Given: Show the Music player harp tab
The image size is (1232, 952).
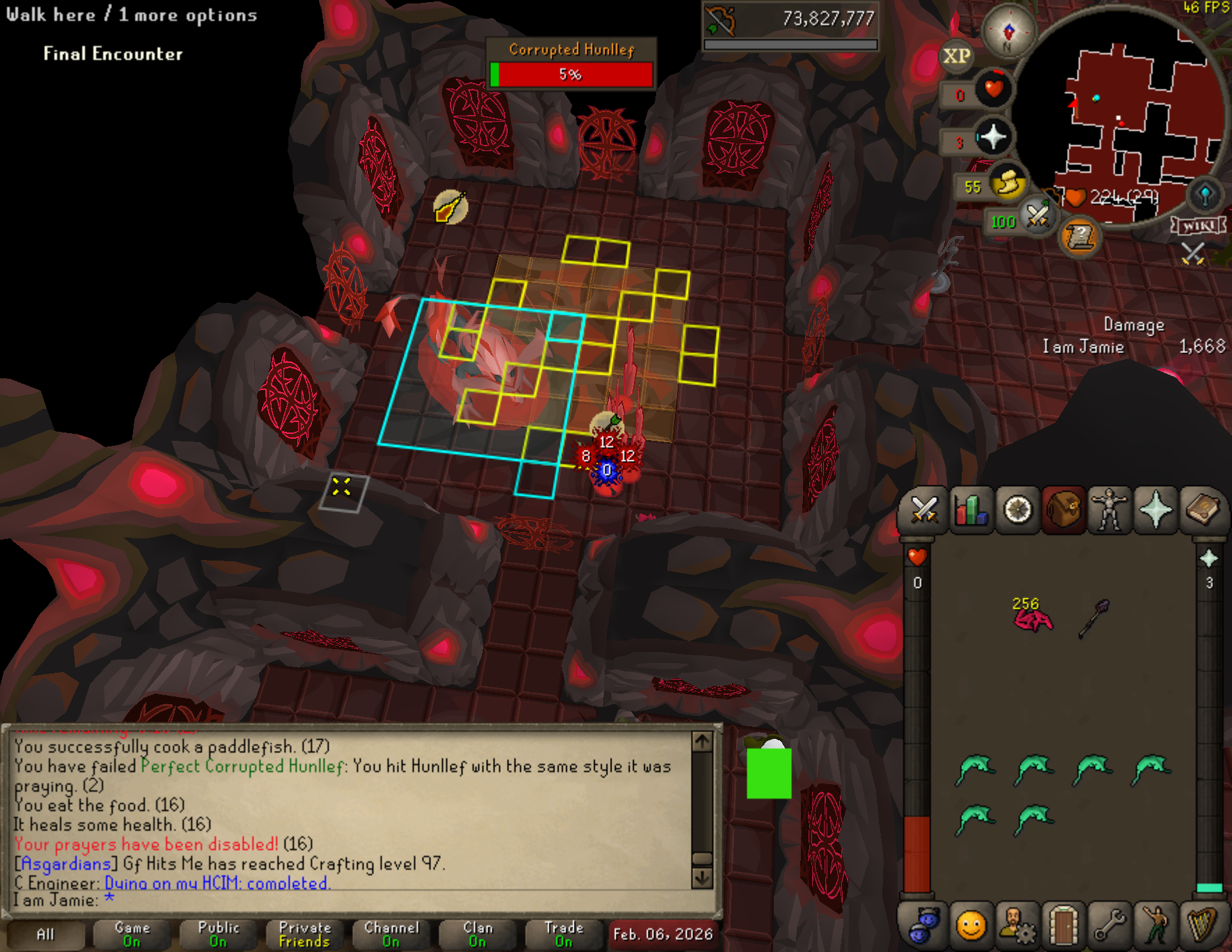Looking at the screenshot, I should [x=1203, y=926].
